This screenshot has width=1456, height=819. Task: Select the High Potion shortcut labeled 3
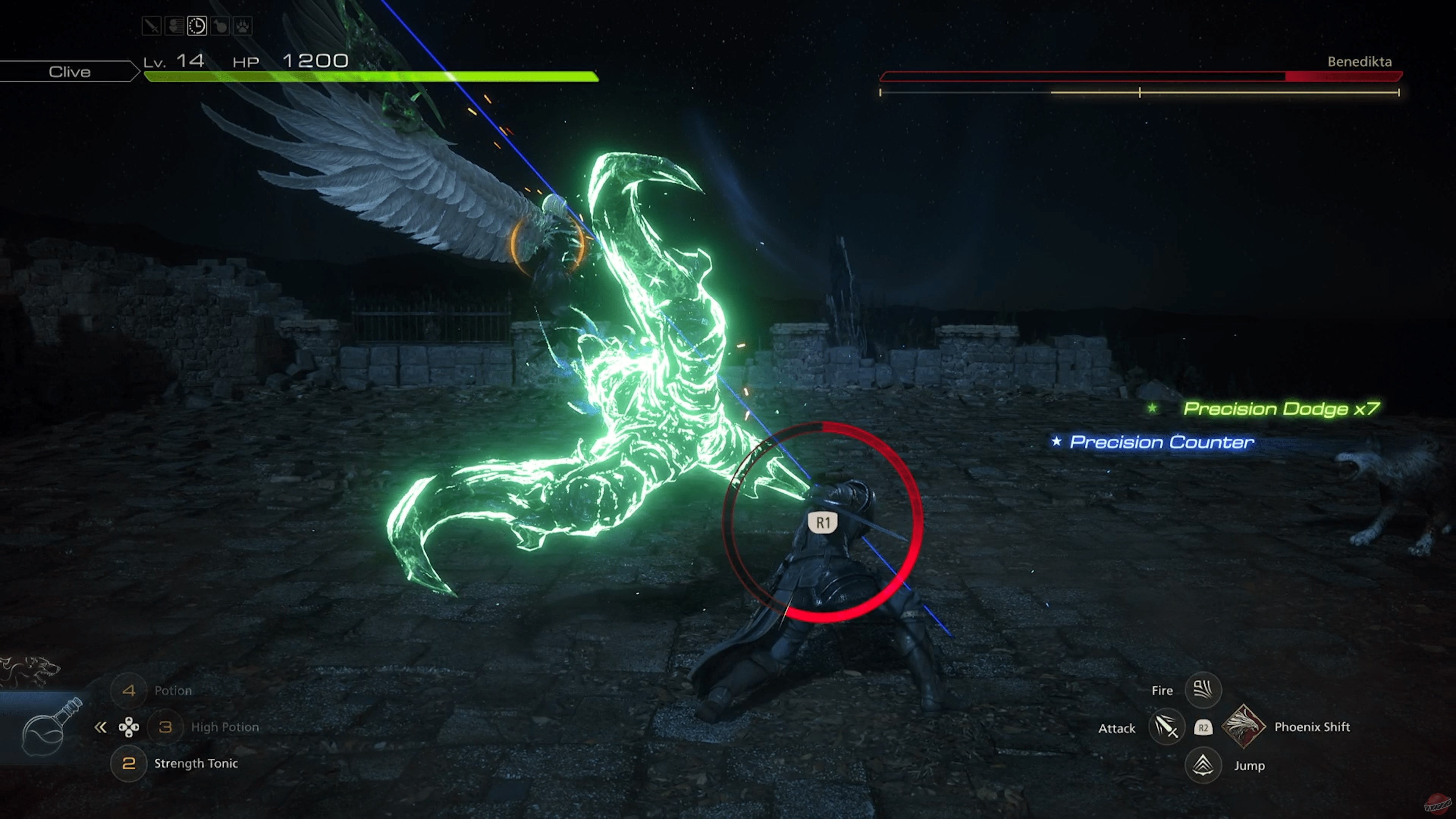[x=166, y=728]
